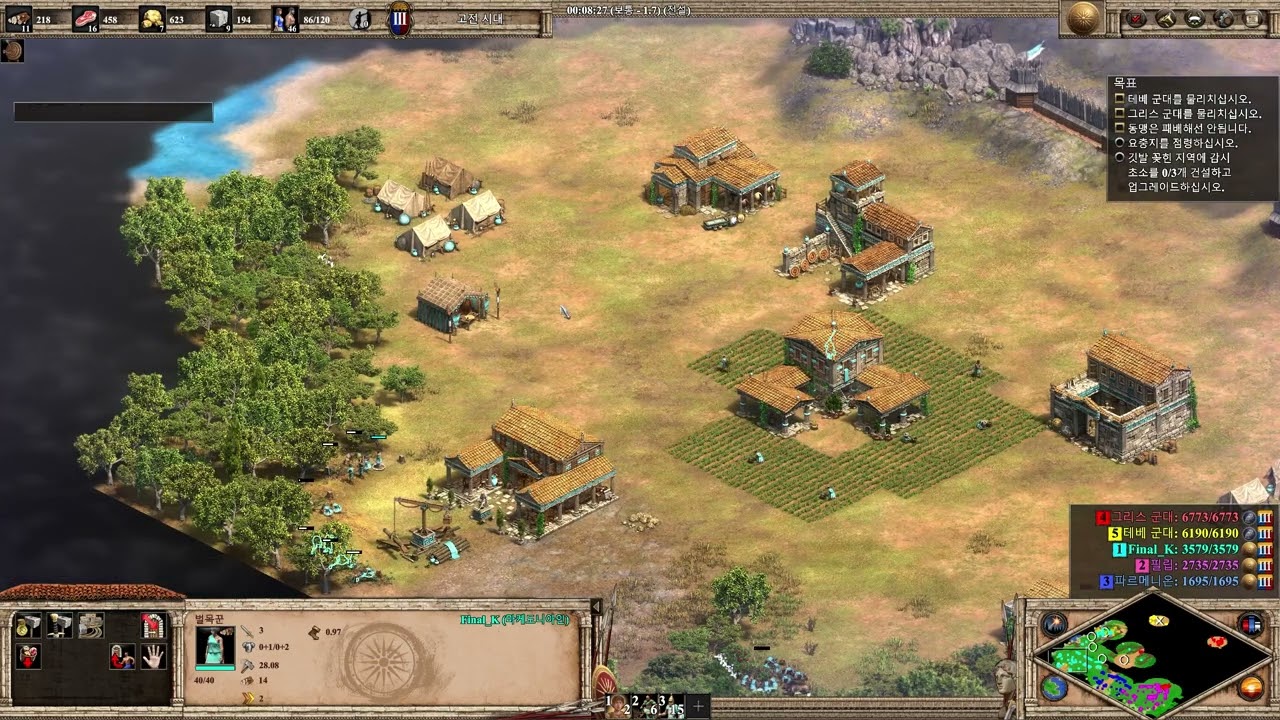Open the economic buildings construction menu
The image size is (1280, 720).
pos(29,626)
